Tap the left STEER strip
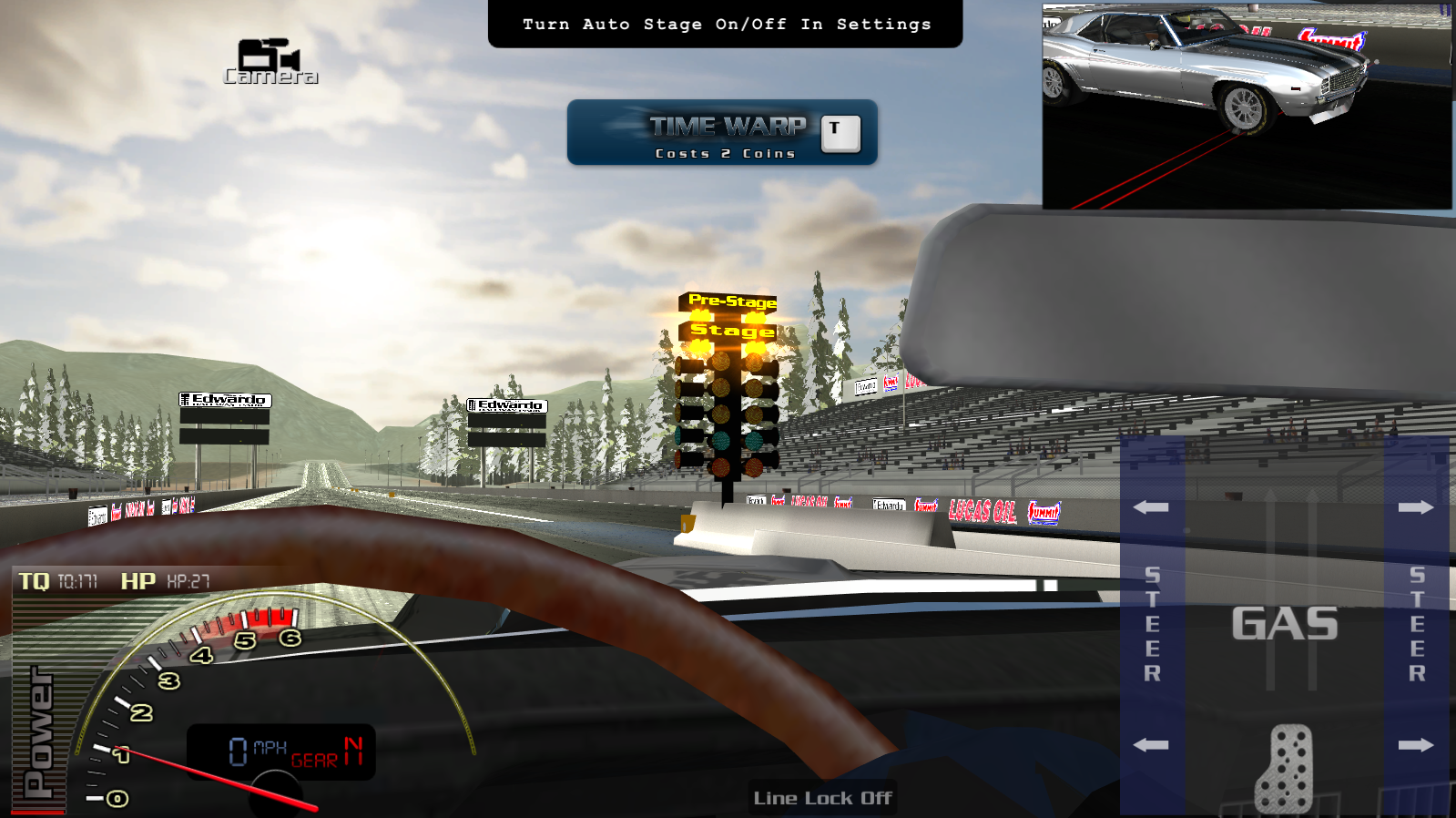The image size is (1456, 818). pyautogui.click(x=1152, y=625)
